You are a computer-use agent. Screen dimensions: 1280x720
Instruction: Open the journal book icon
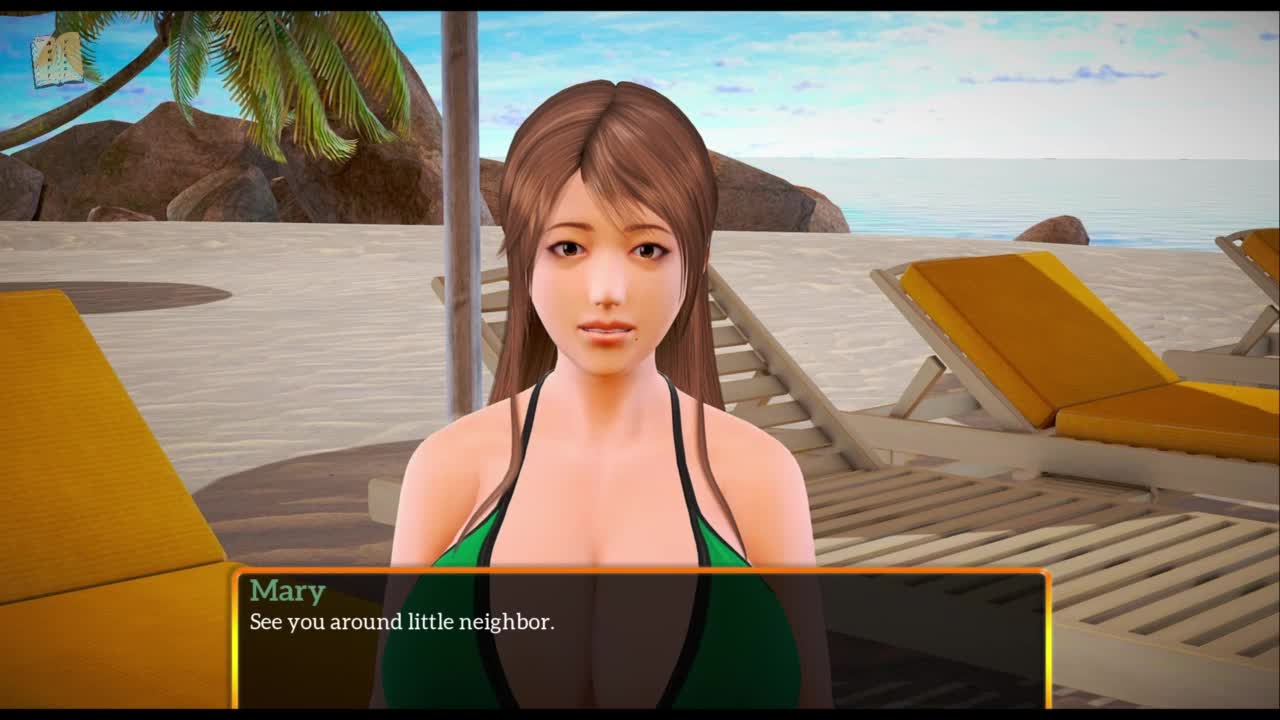point(57,61)
